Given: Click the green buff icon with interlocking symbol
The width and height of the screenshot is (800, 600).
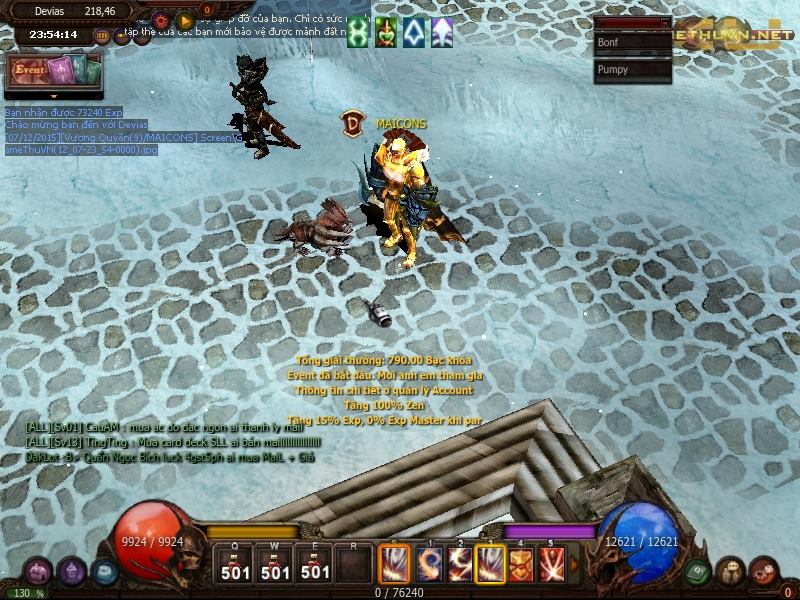Looking at the screenshot, I should (358, 33).
